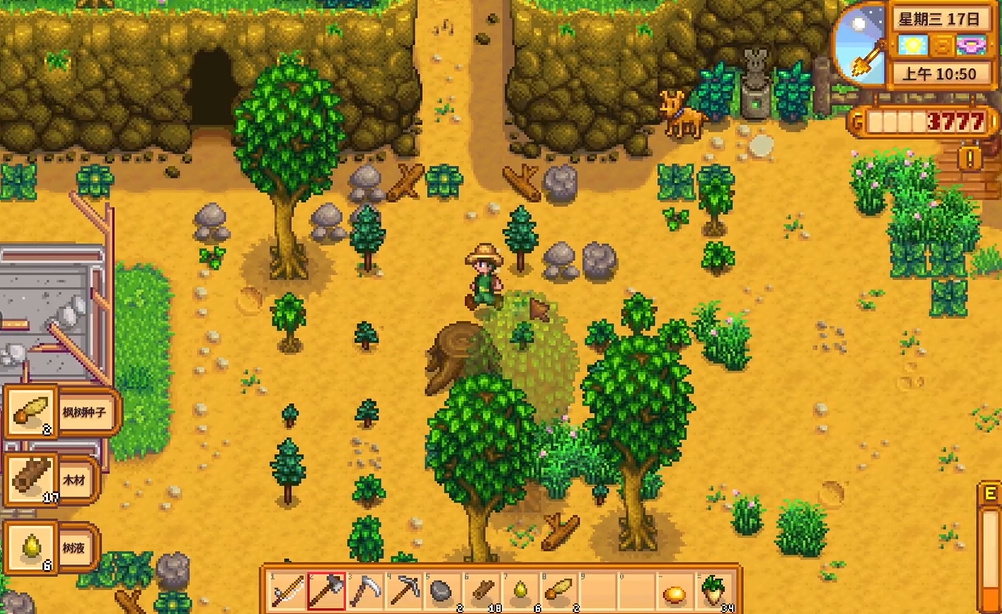Screen dimensions: 1002x614
Task: Choose the pickaxe in the hotbar
Action: (404, 590)
